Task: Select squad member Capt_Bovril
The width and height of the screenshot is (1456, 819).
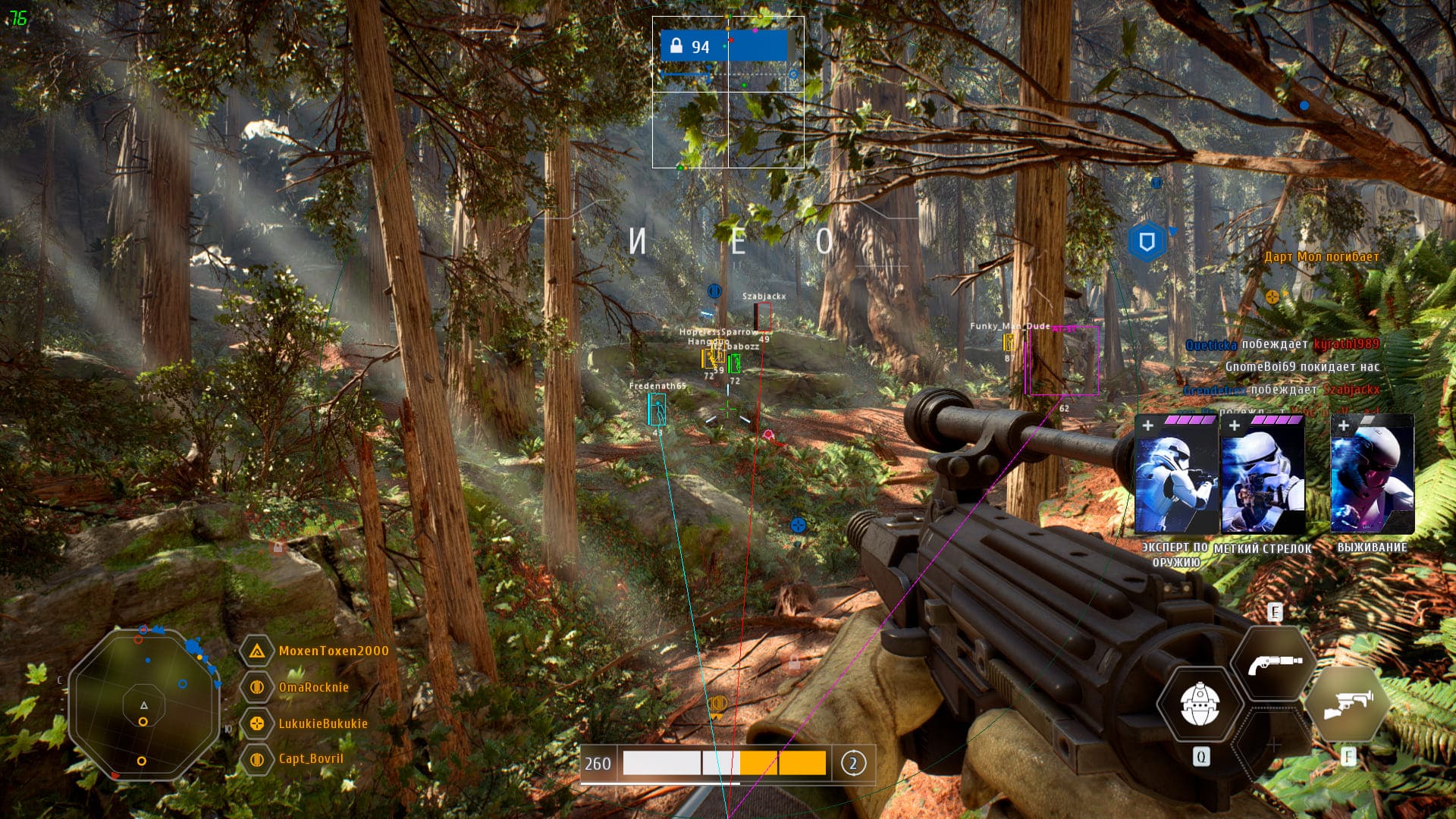Action: pyautogui.click(x=310, y=758)
